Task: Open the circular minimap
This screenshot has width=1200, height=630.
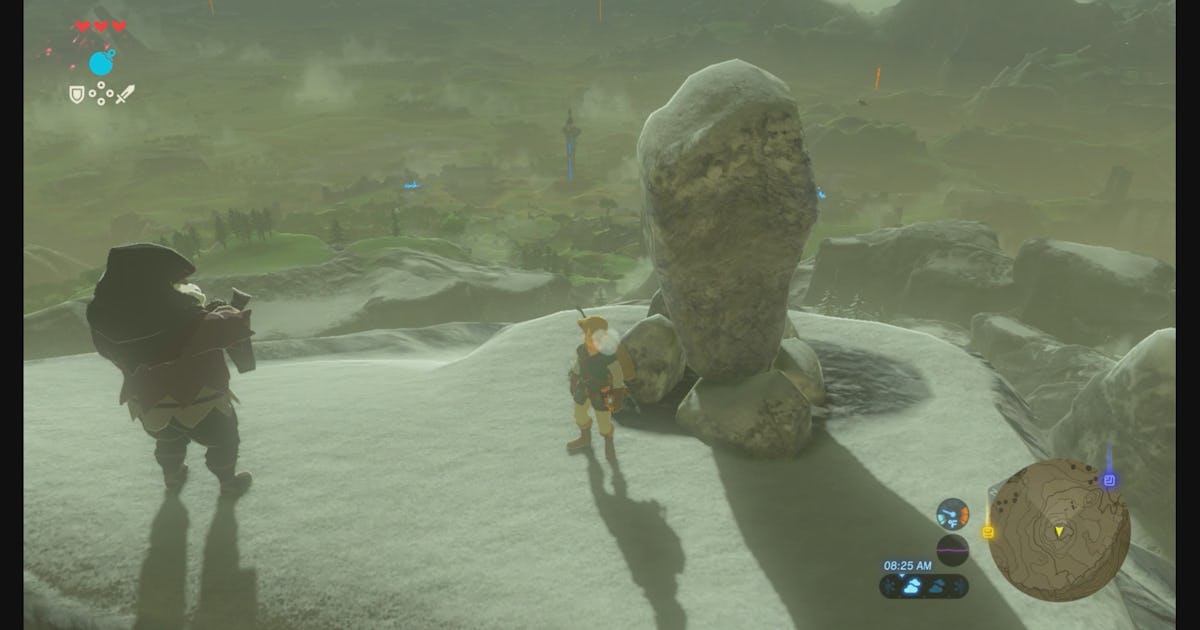Action: [x=1058, y=530]
